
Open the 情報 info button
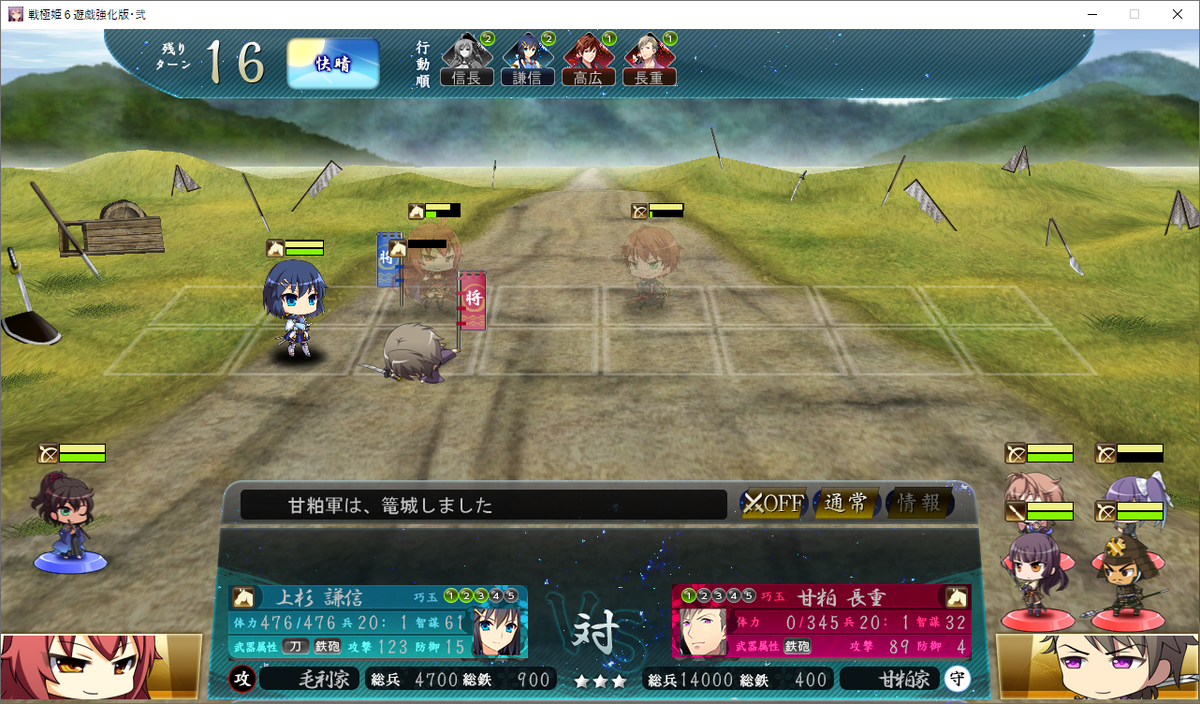[x=918, y=503]
